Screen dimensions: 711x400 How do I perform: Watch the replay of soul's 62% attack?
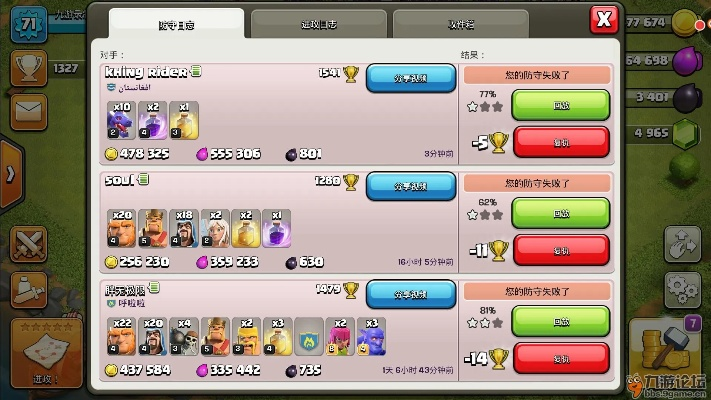pyautogui.click(x=560, y=212)
